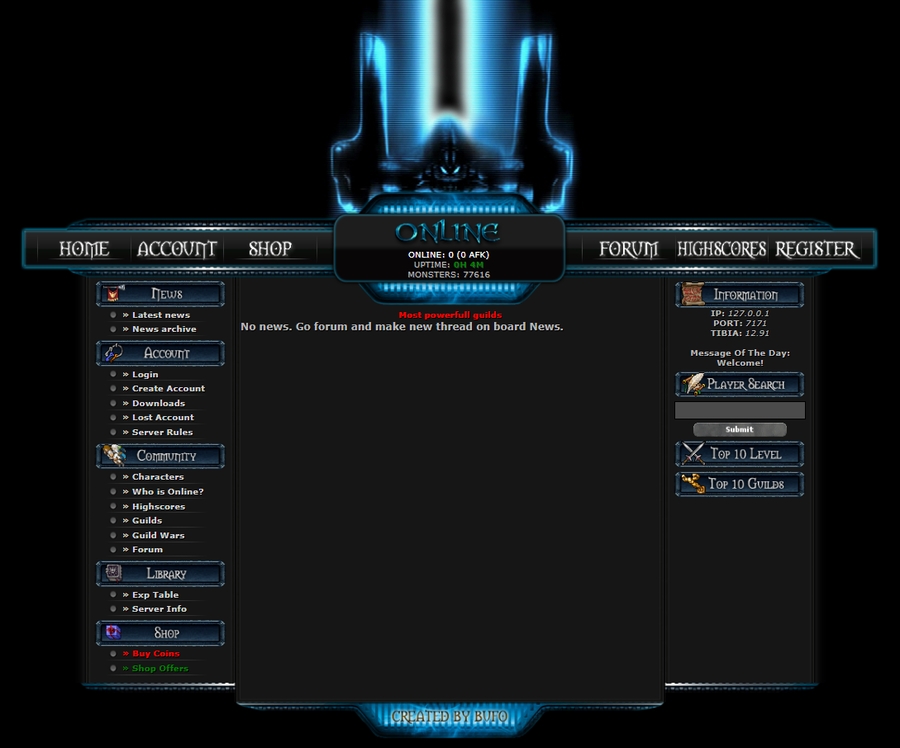Open the Latest news link

click(x=160, y=315)
